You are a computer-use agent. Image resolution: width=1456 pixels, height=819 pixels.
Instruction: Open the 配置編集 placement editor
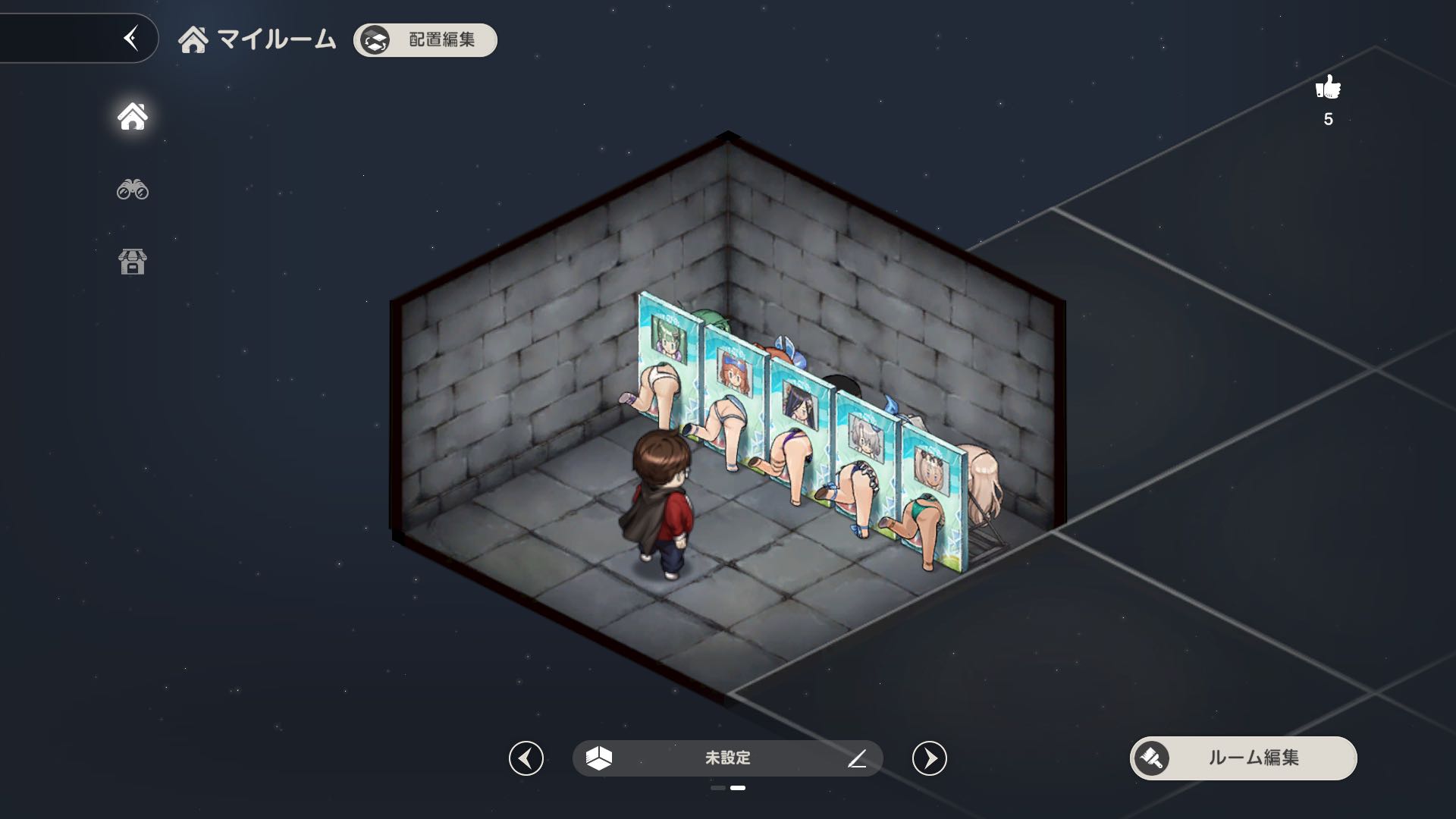(x=425, y=40)
